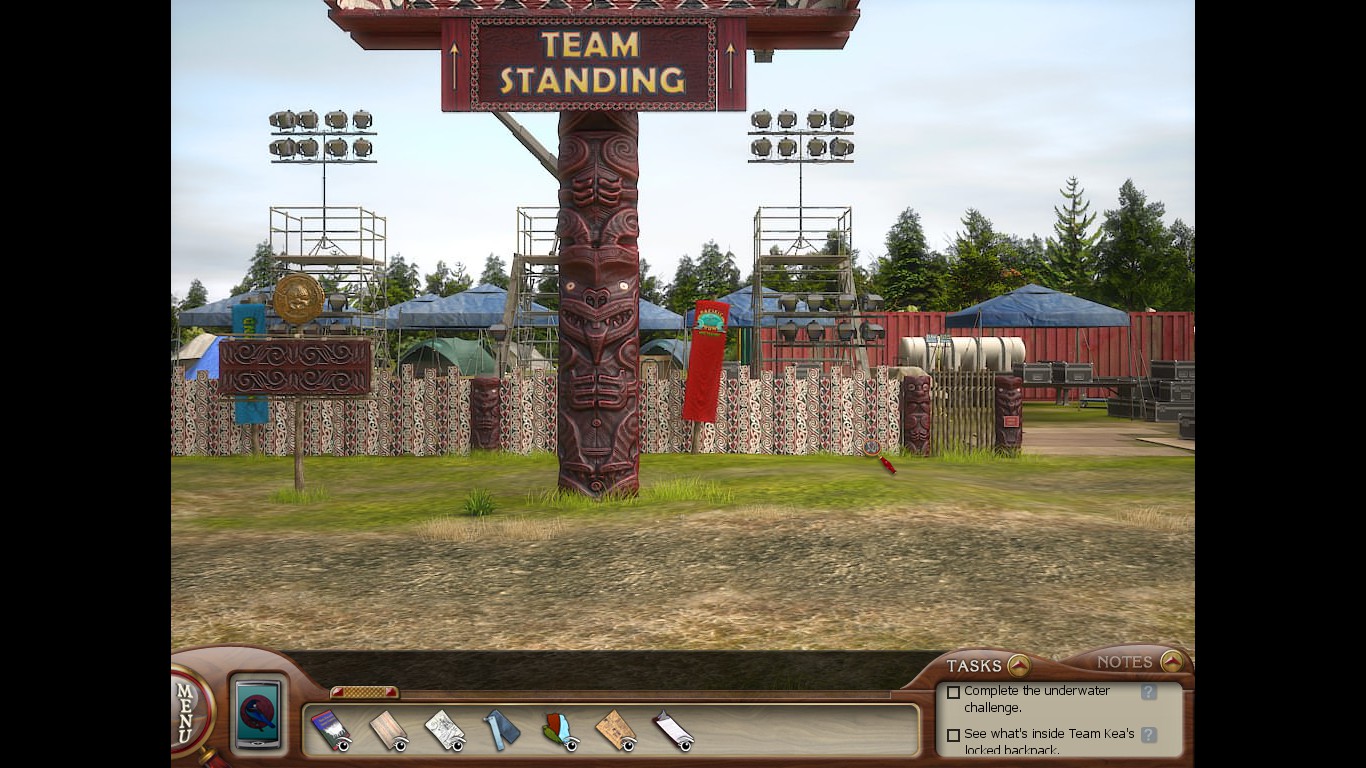Select the wooden plank inventory item
This screenshot has height=768, width=1366.
(387, 730)
